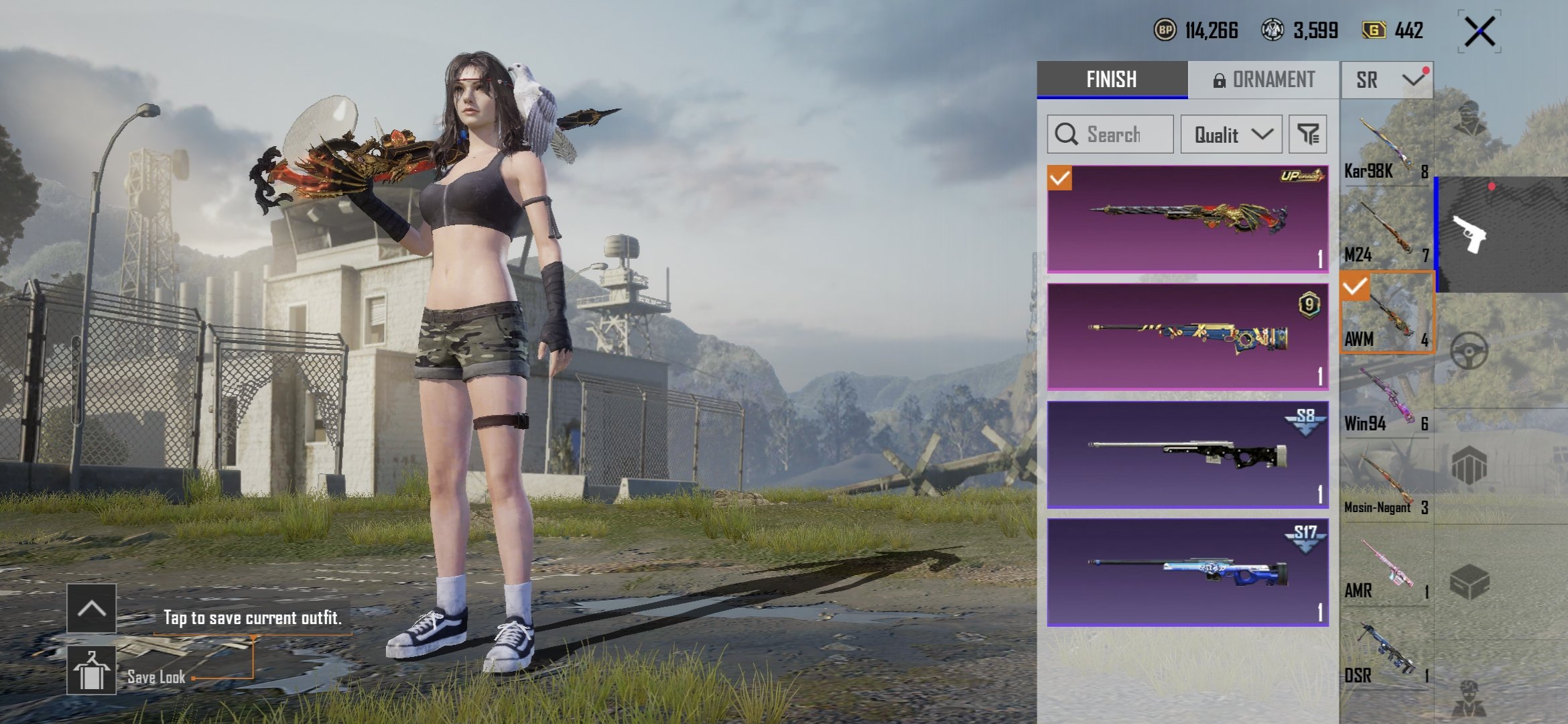Select the S8 black AWM finish
Screen dimensions: 1568x724
coord(1187,455)
